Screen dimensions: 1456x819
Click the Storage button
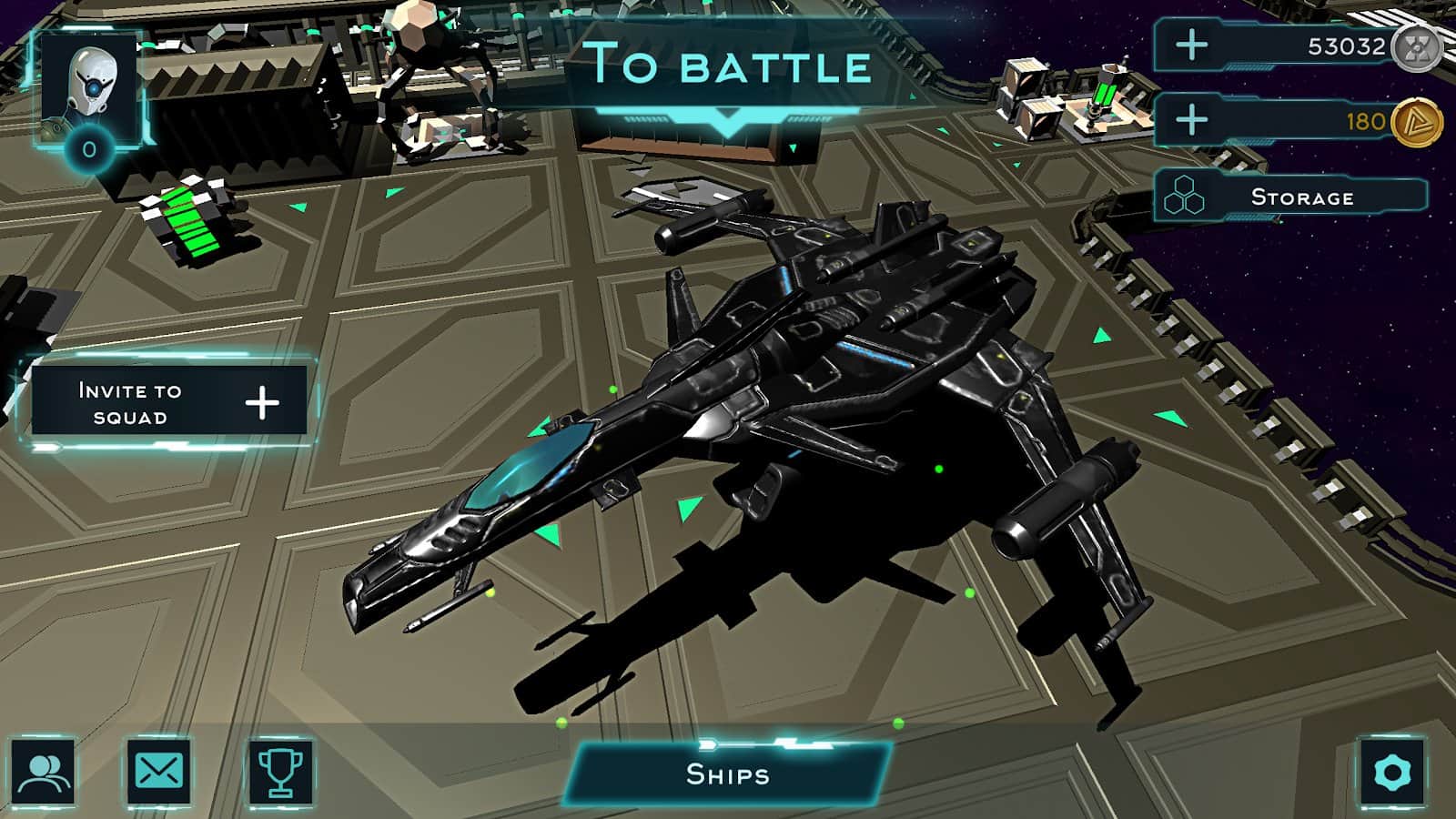[1301, 195]
